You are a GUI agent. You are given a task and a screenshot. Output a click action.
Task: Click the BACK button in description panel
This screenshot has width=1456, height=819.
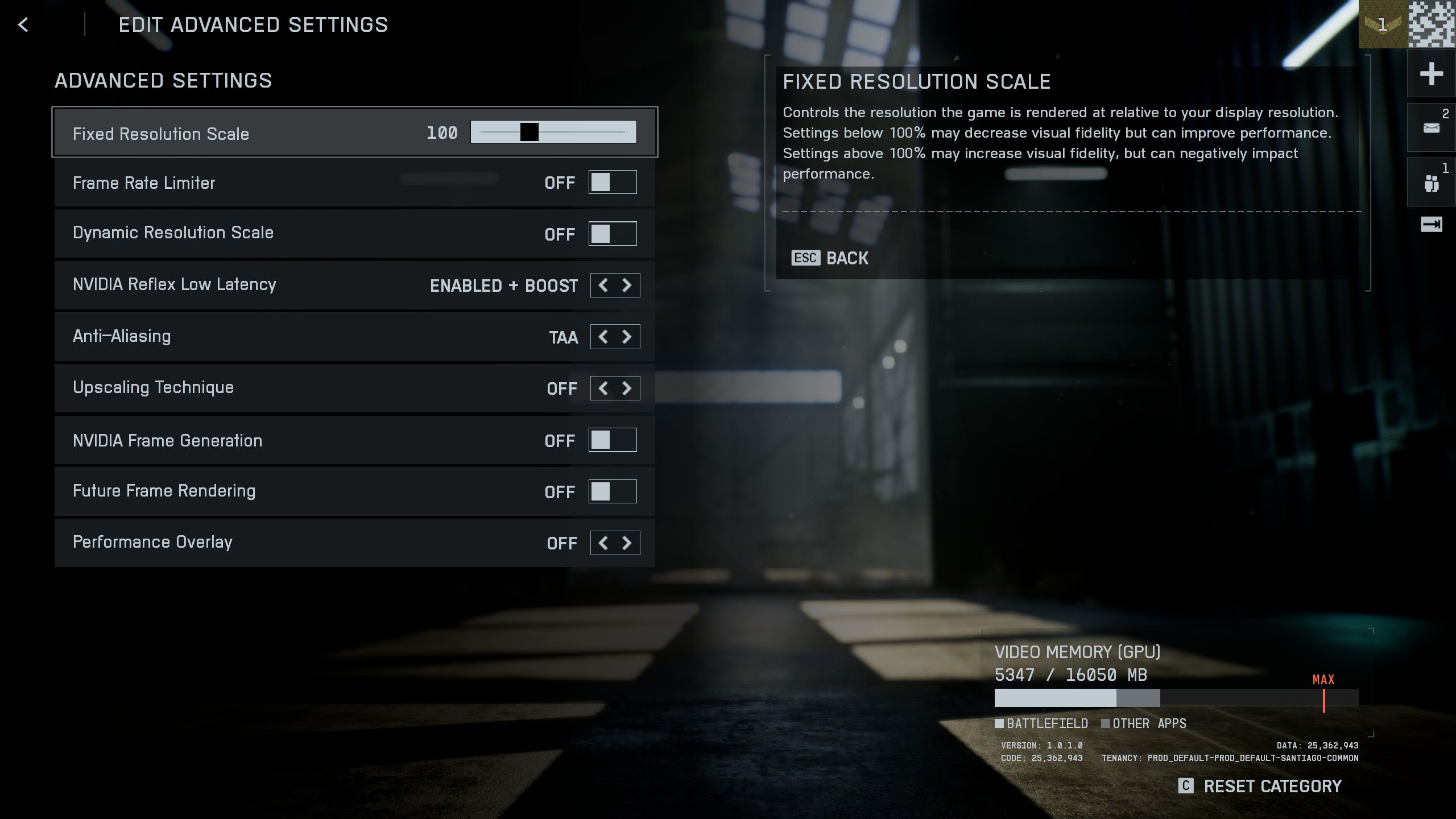tap(830, 258)
